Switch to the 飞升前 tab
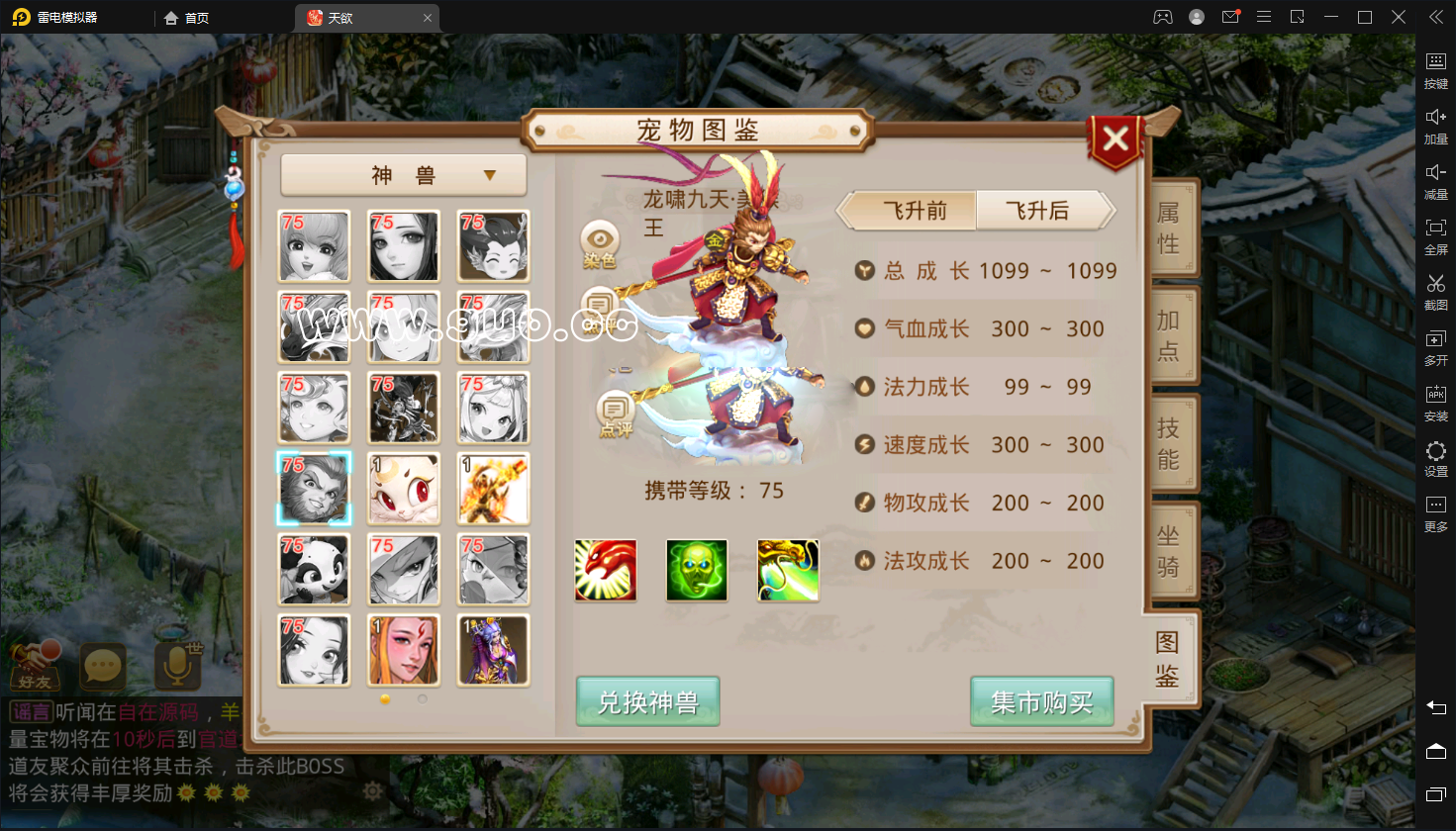This screenshot has width=1456, height=831. pos(915,211)
